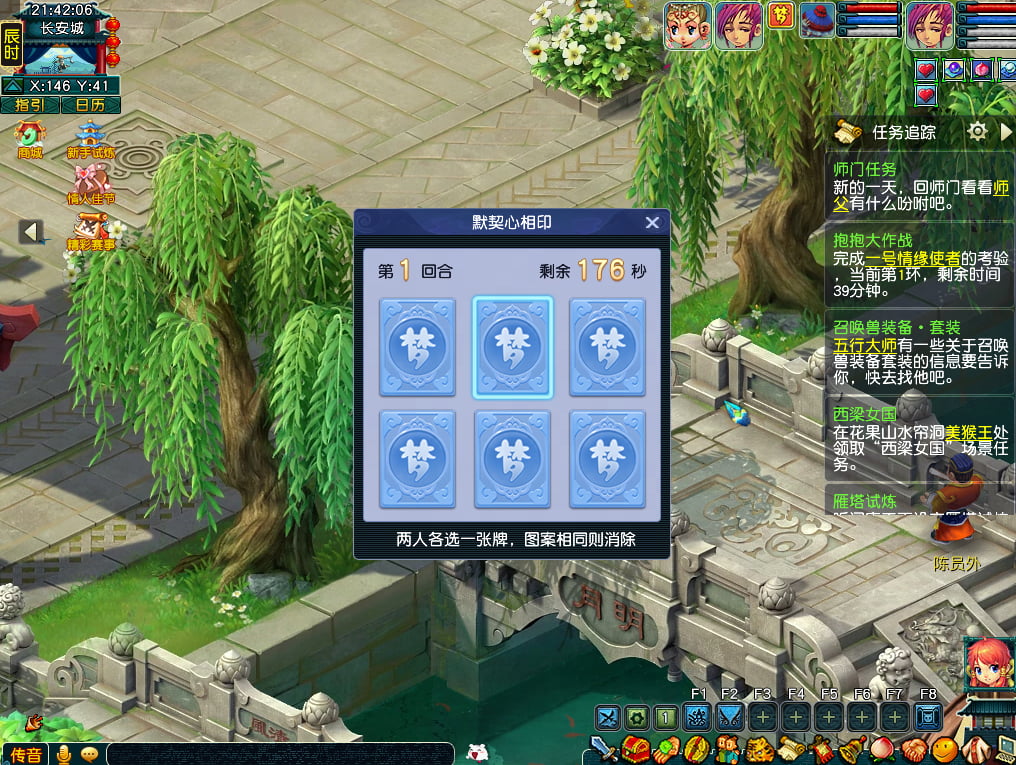Open the 情人佳节 event icon
The height and width of the screenshot is (765, 1016).
91,185
